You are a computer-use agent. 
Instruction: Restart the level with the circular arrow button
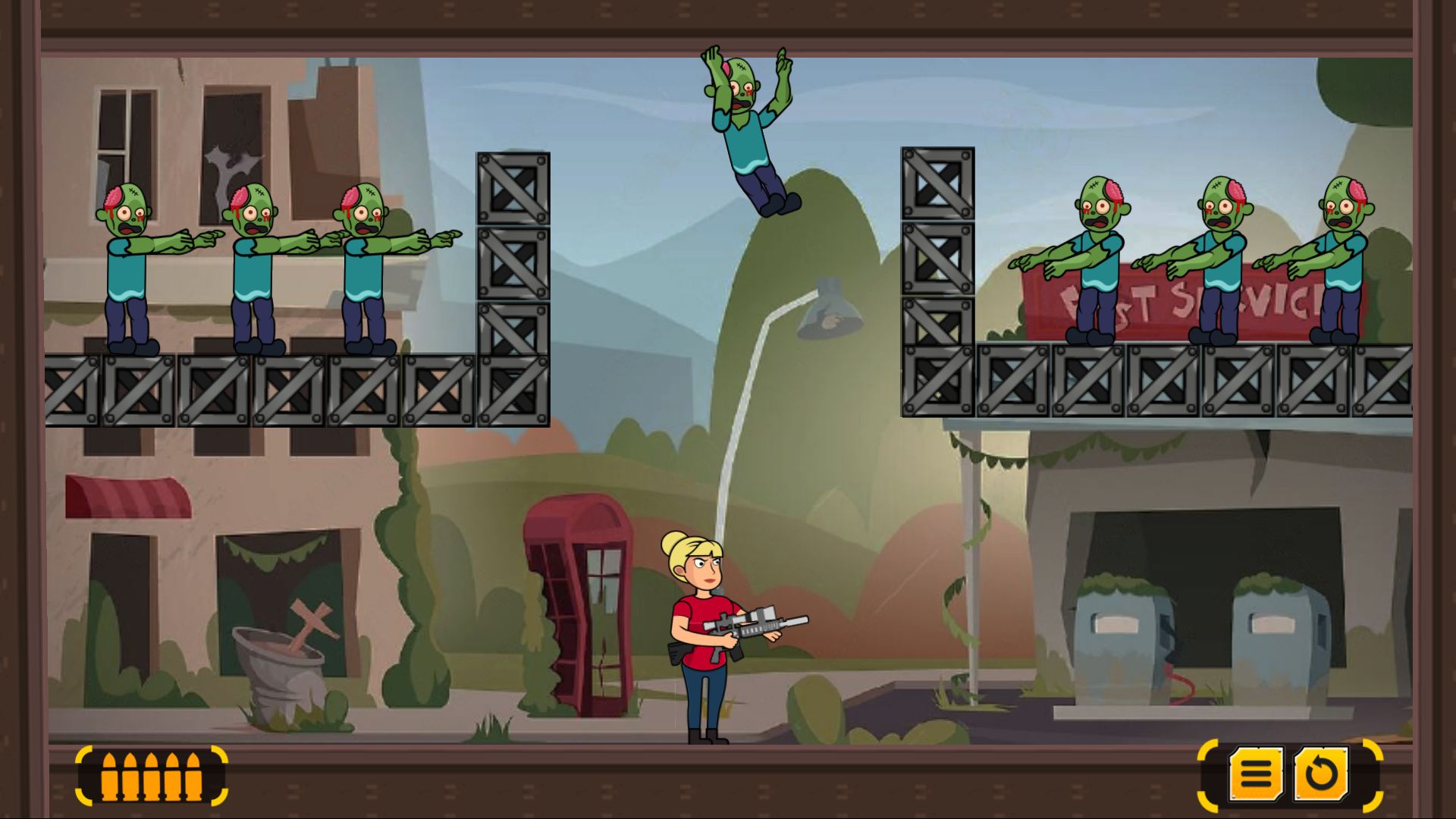tap(1321, 774)
